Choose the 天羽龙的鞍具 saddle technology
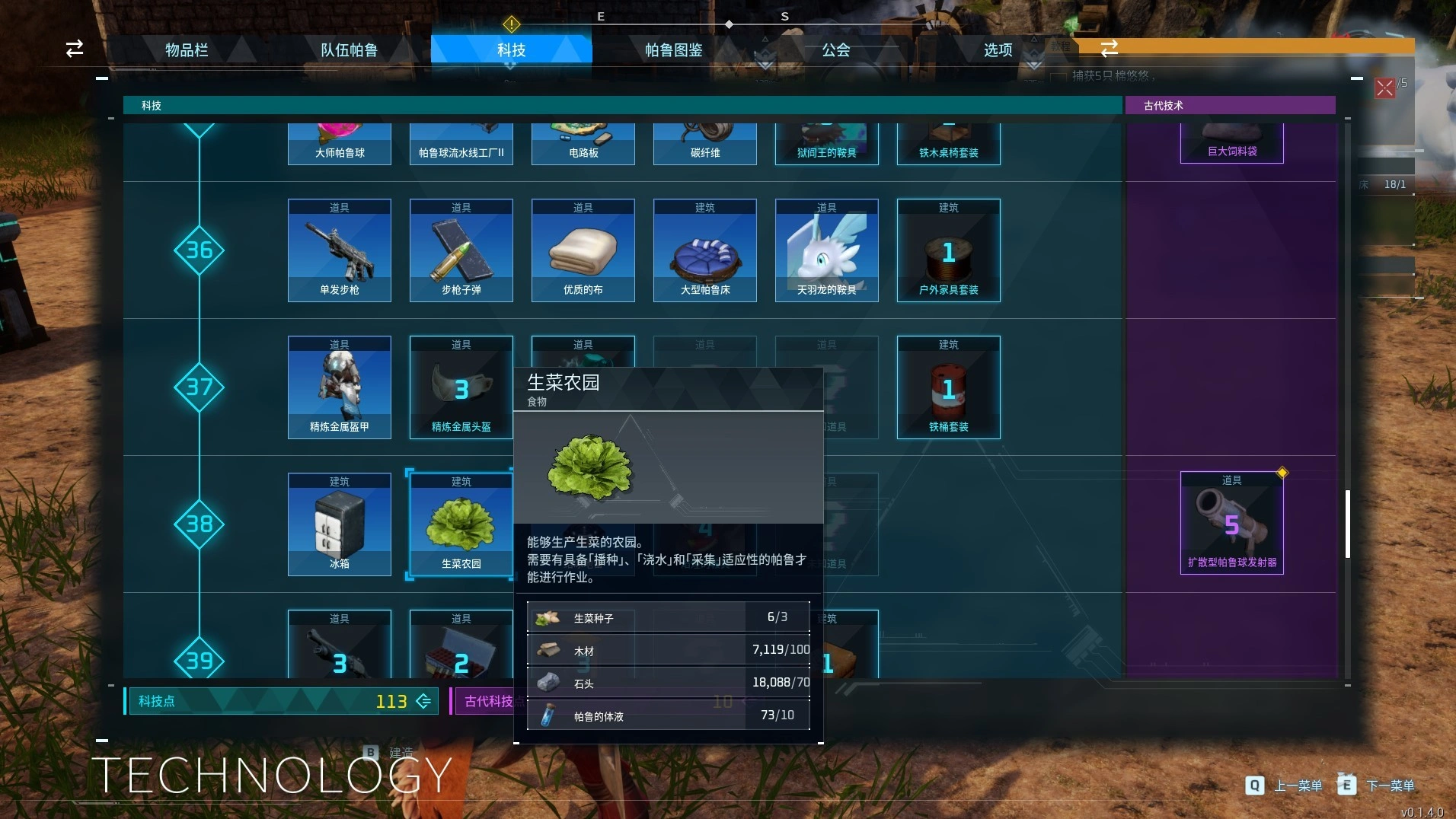The height and width of the screenshot is (819, 1456). click(x=827, y=250)
